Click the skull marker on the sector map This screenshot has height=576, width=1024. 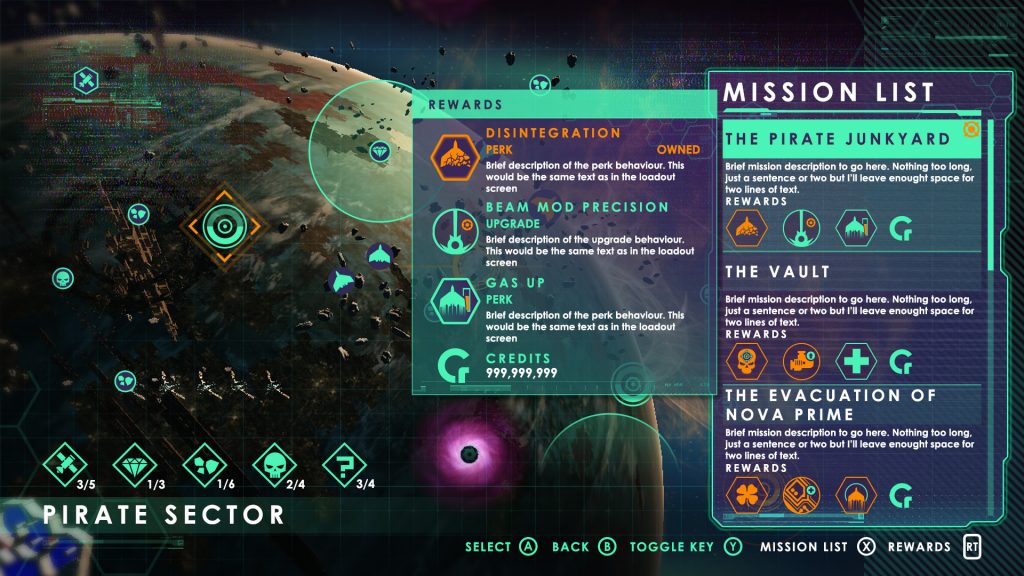coord(63,277)
